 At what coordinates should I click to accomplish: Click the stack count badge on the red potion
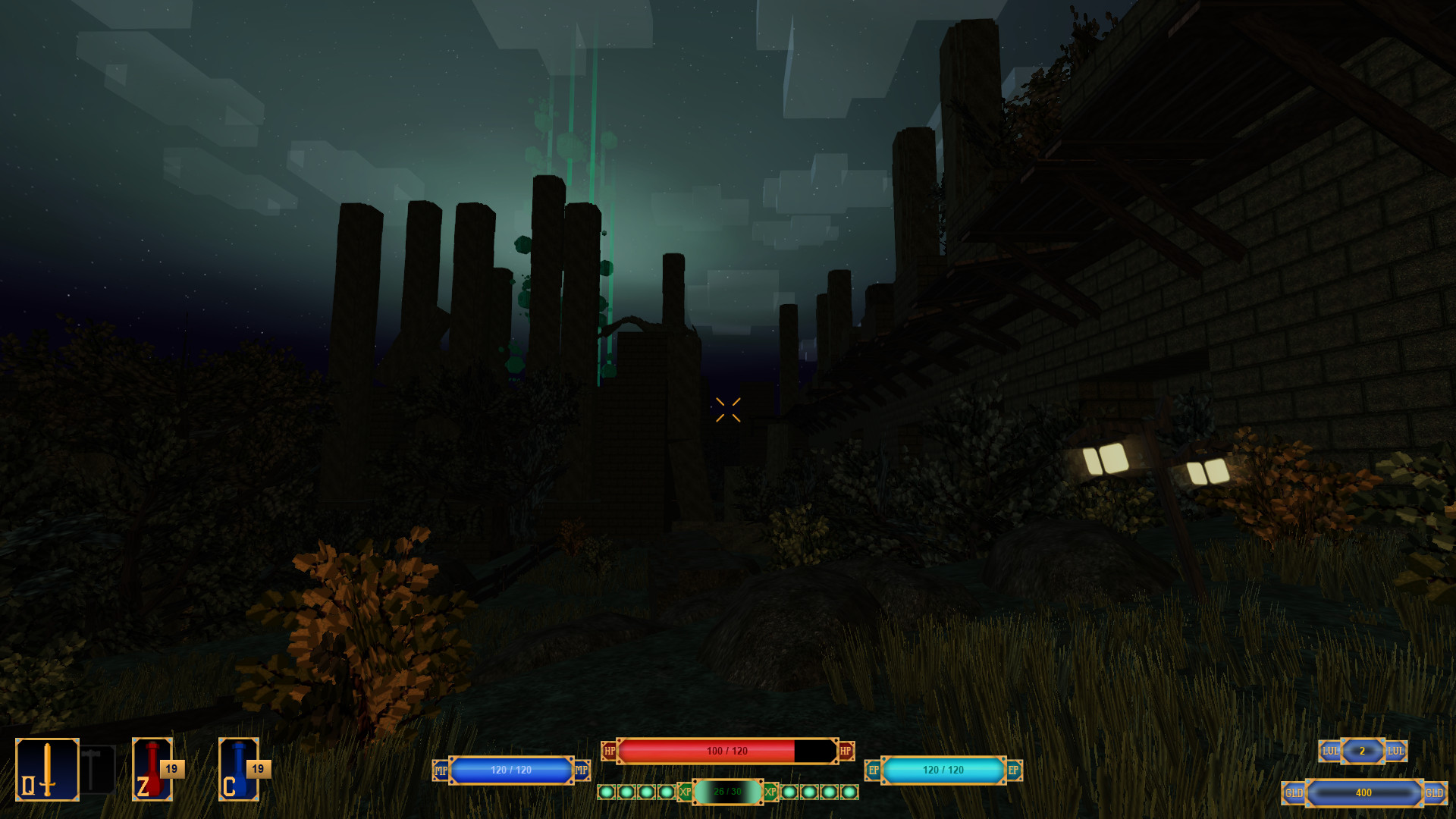point(171,769)
